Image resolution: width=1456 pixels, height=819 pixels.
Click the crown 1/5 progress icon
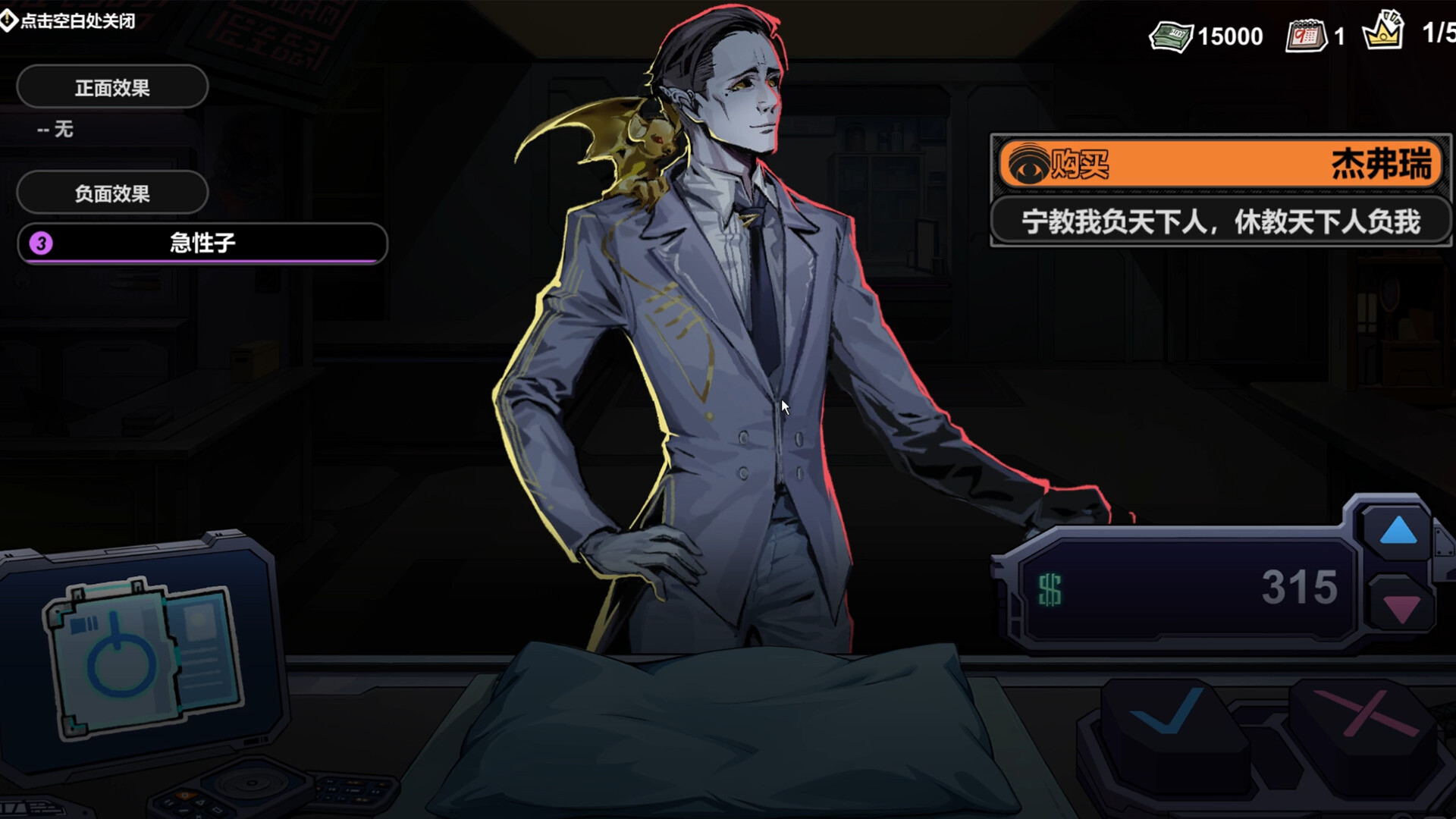point(1385,32)
